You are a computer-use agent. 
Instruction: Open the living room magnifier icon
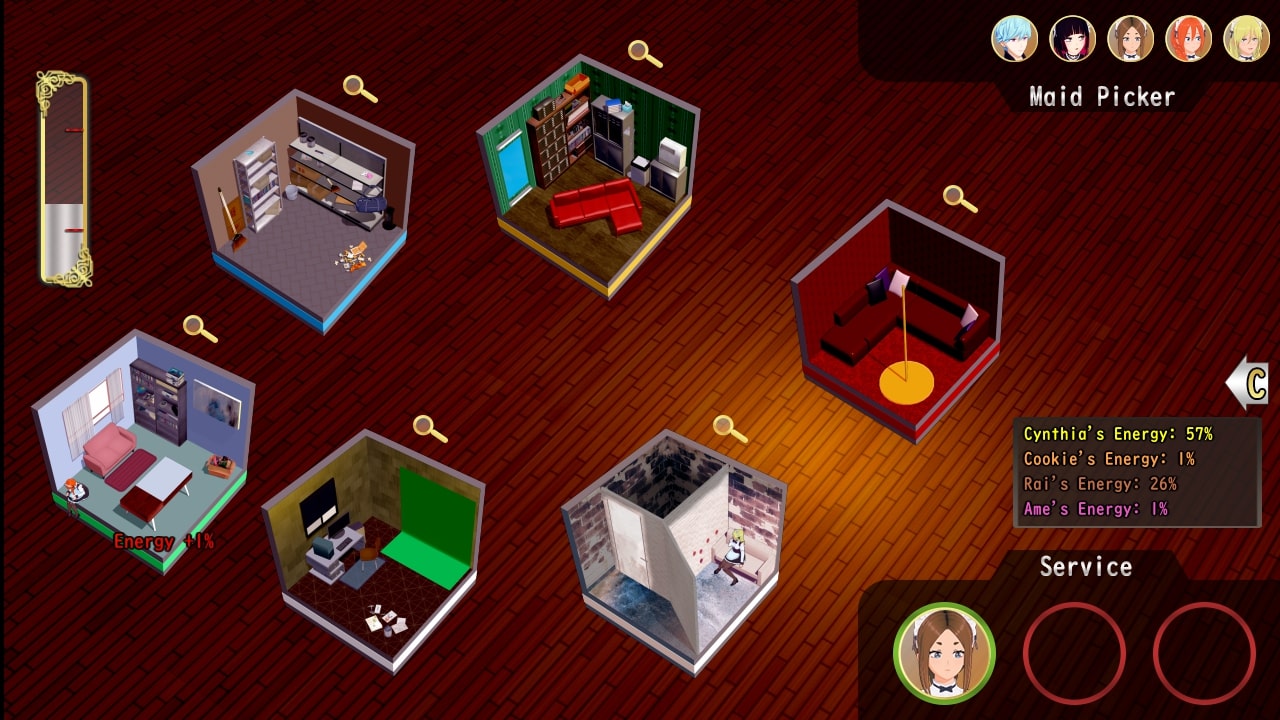(x=199, y=327)
